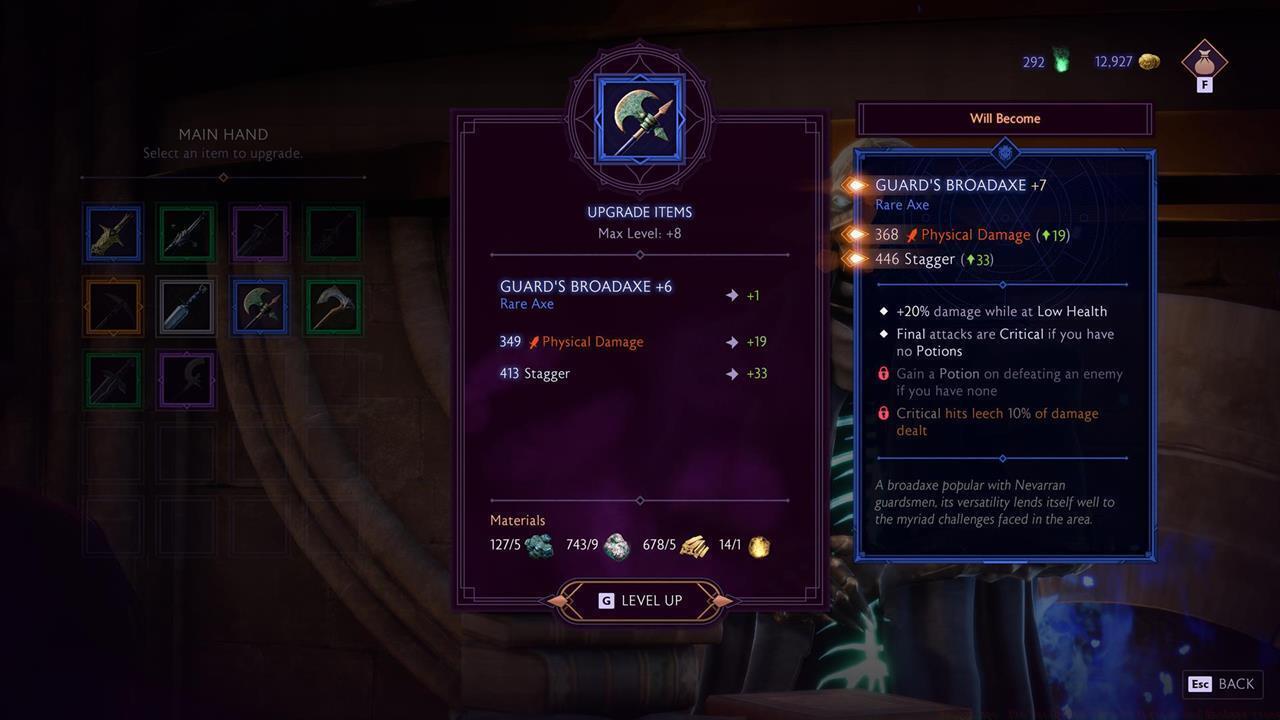Select the purple-framed longsword in the top row
Screen dimensions: 1280x720
coord(259,233)
